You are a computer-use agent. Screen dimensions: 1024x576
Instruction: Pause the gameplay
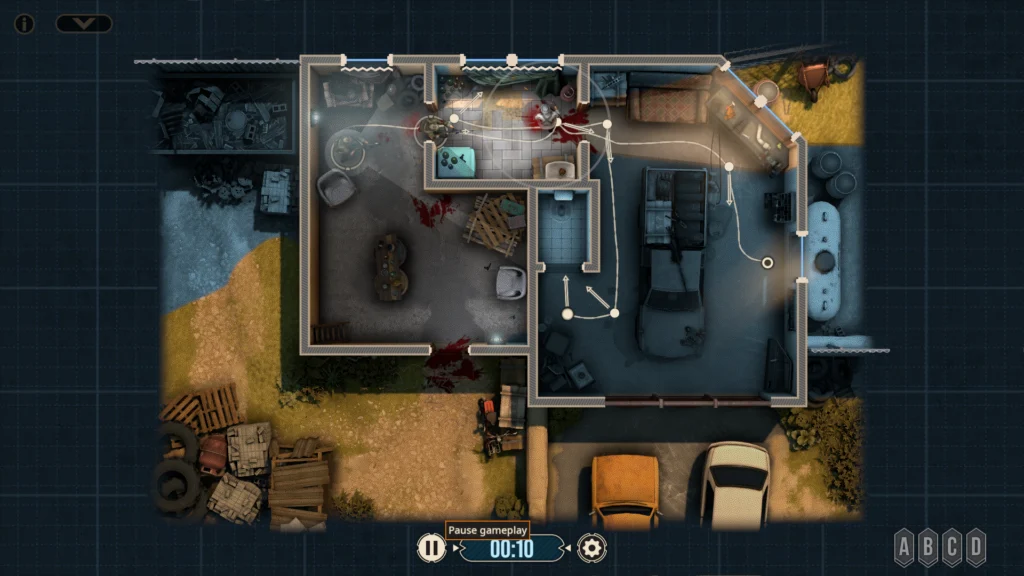click(x=431, y=547)
